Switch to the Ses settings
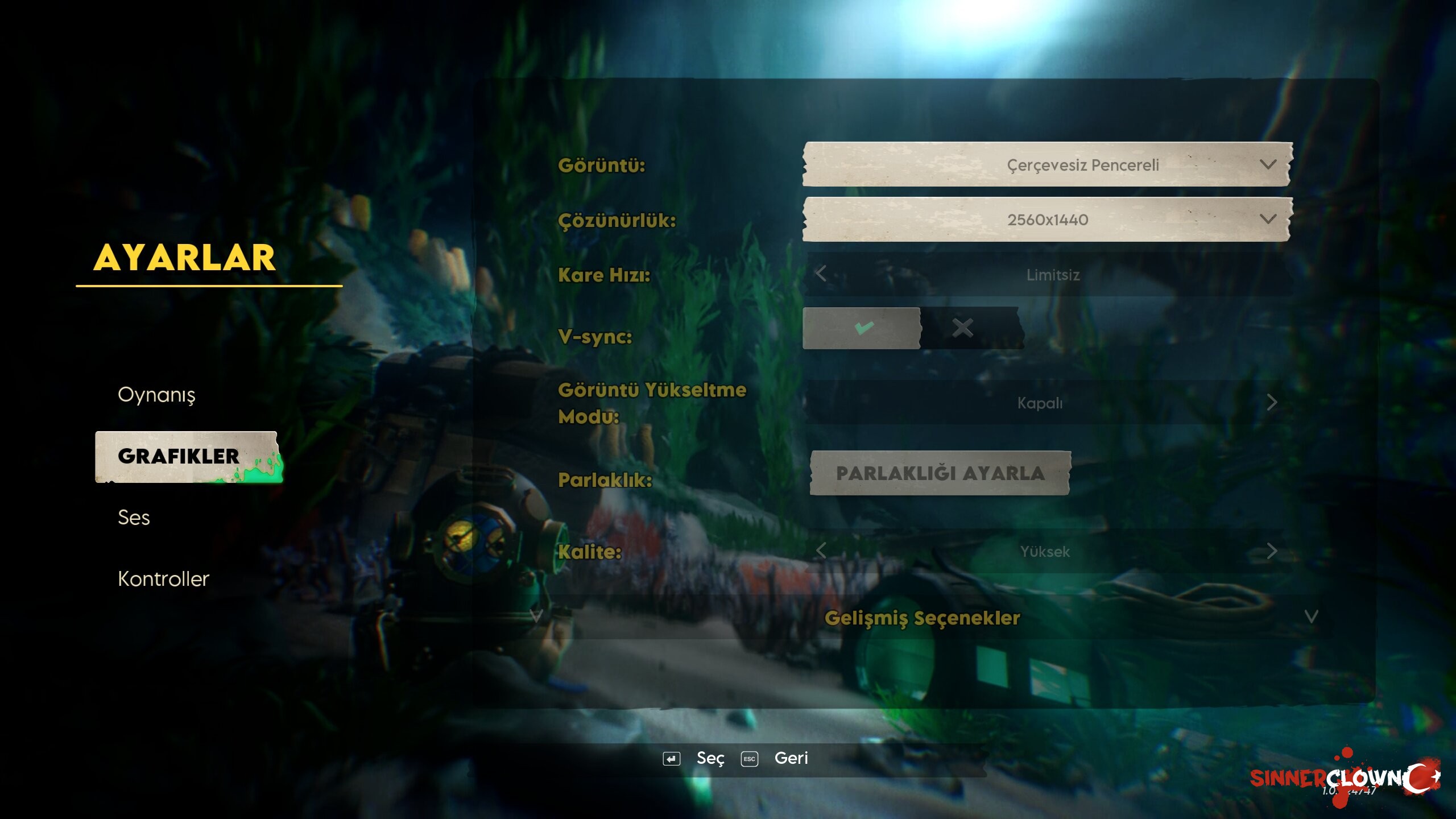Image resolution: width=1456 pixels, height=819 pixels. point(134,518)
